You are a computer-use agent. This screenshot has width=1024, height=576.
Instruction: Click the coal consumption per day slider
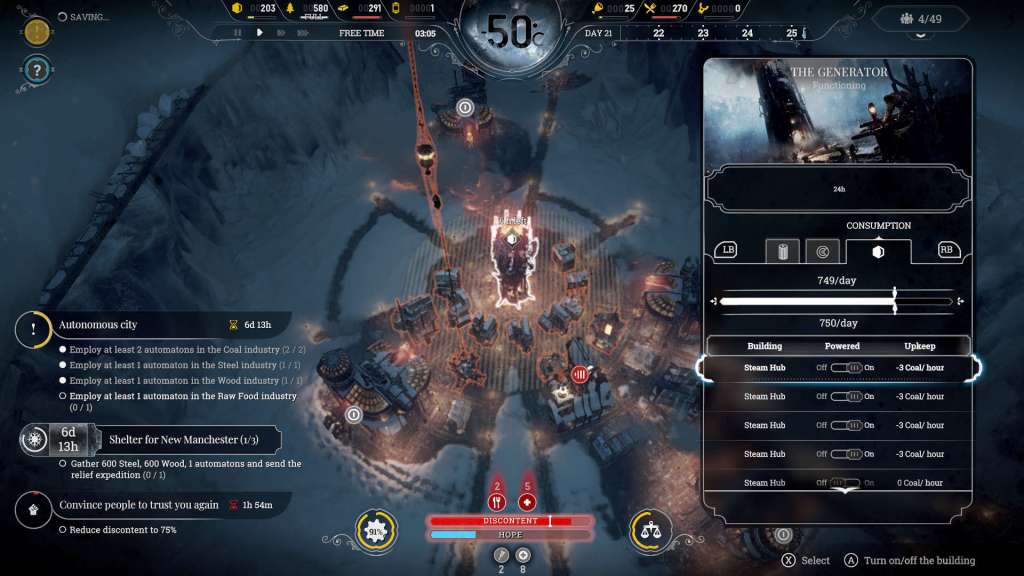tap(835, 302)
